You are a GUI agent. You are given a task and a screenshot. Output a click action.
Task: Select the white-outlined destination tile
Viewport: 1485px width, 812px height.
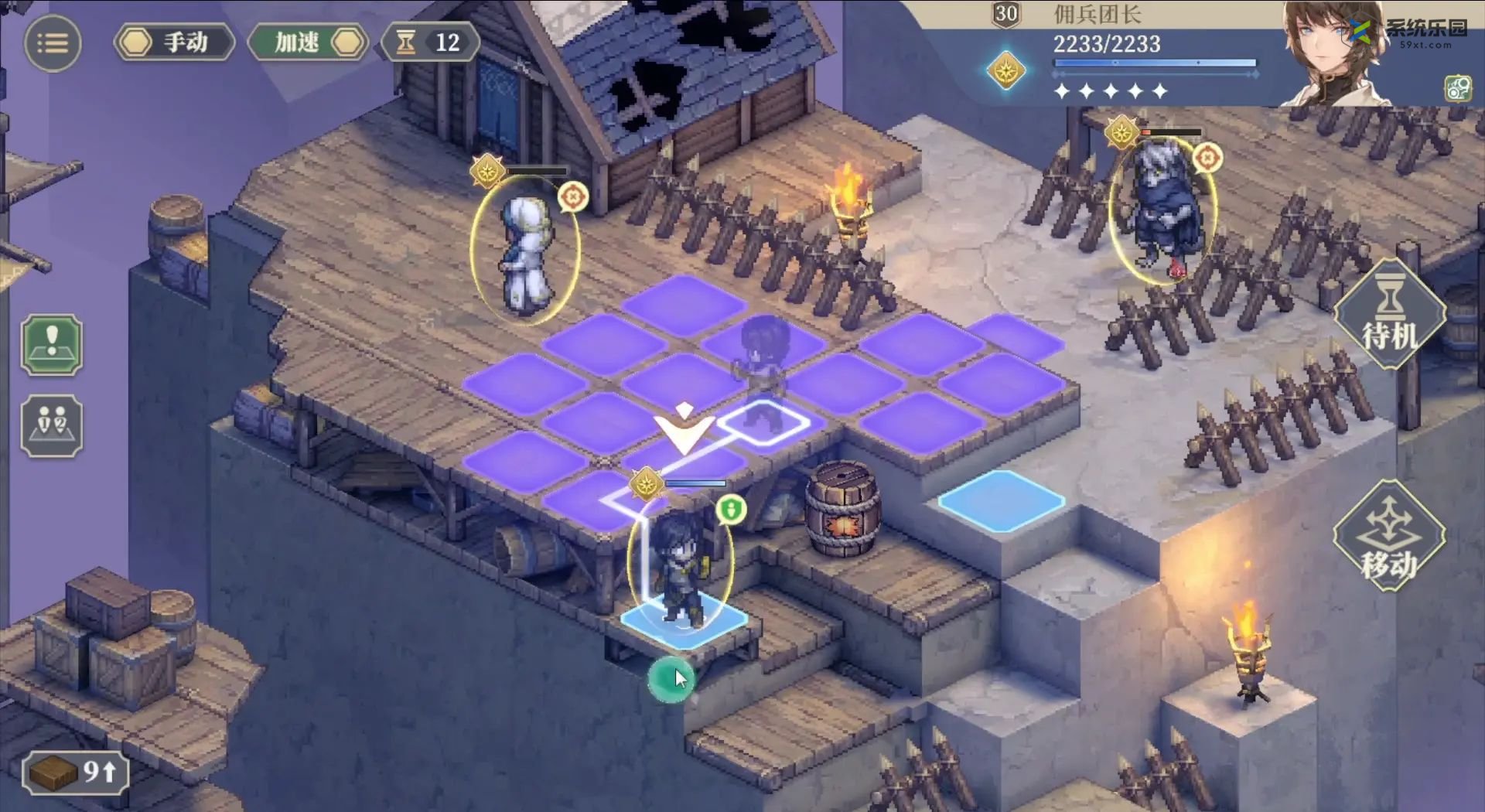tap(764, 422)
